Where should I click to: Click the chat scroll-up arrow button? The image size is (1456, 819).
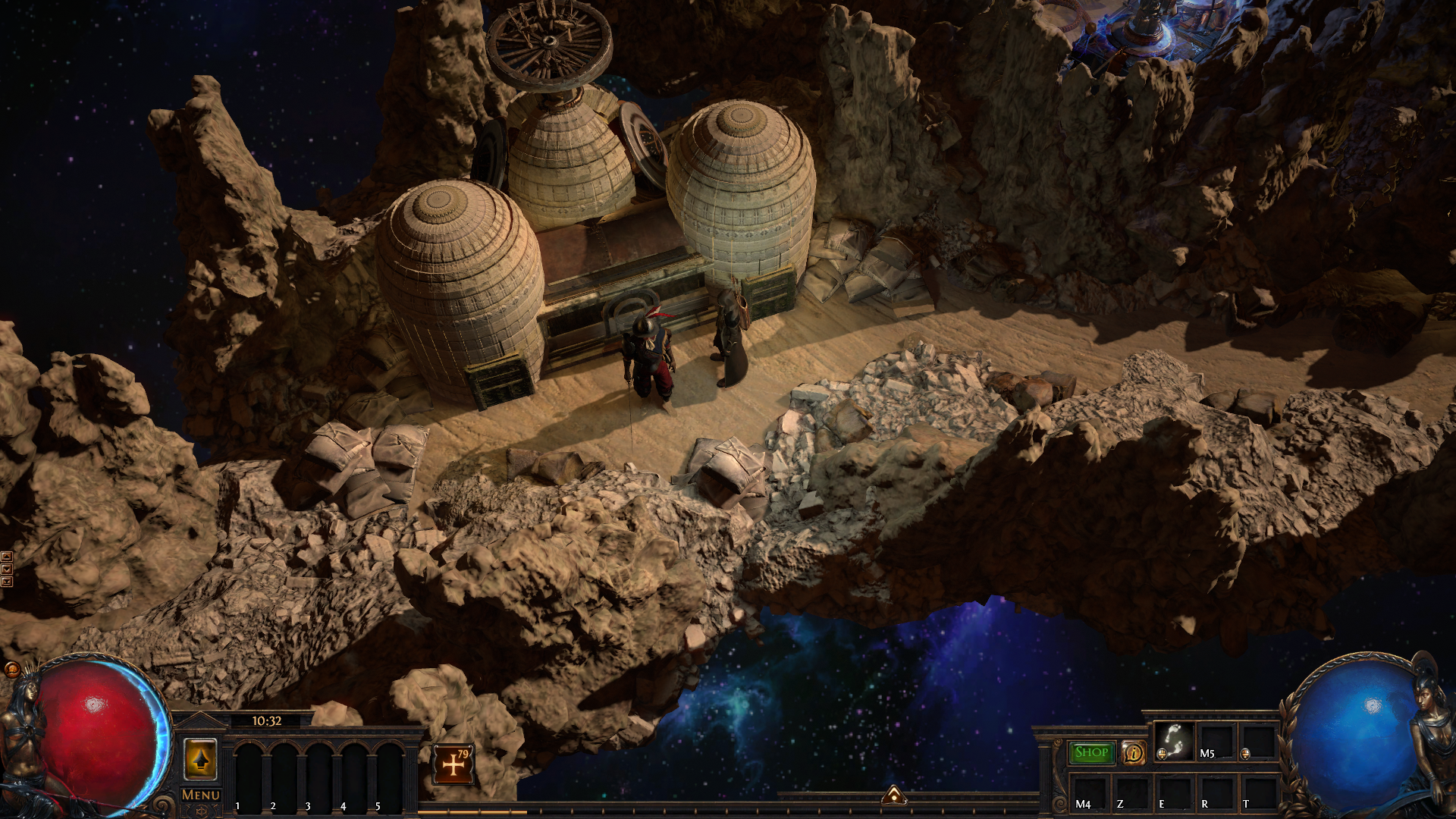(7, 557)
